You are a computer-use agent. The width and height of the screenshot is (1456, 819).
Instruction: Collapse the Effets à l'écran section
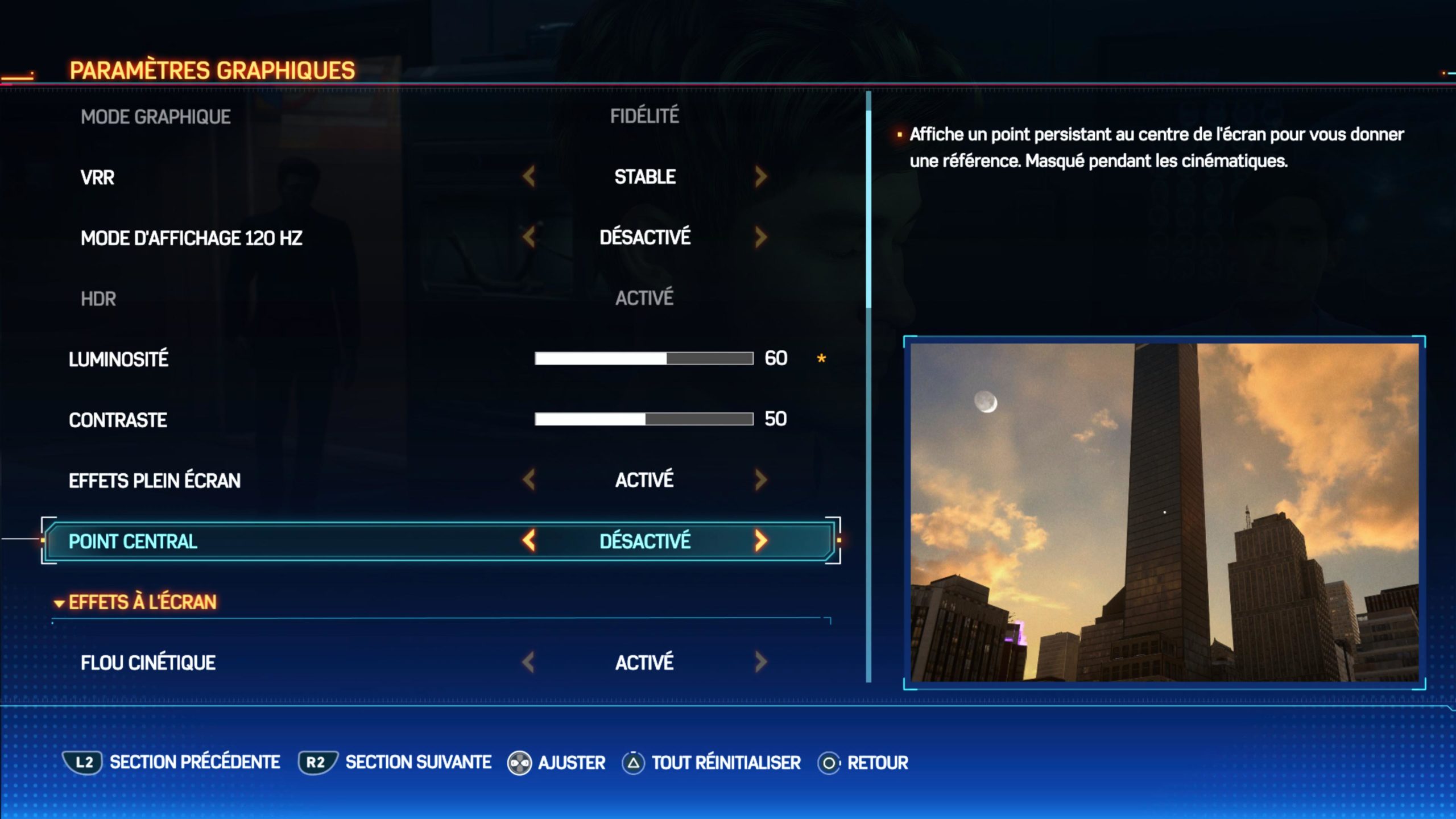pyautogui.click(x=59, y=603)
